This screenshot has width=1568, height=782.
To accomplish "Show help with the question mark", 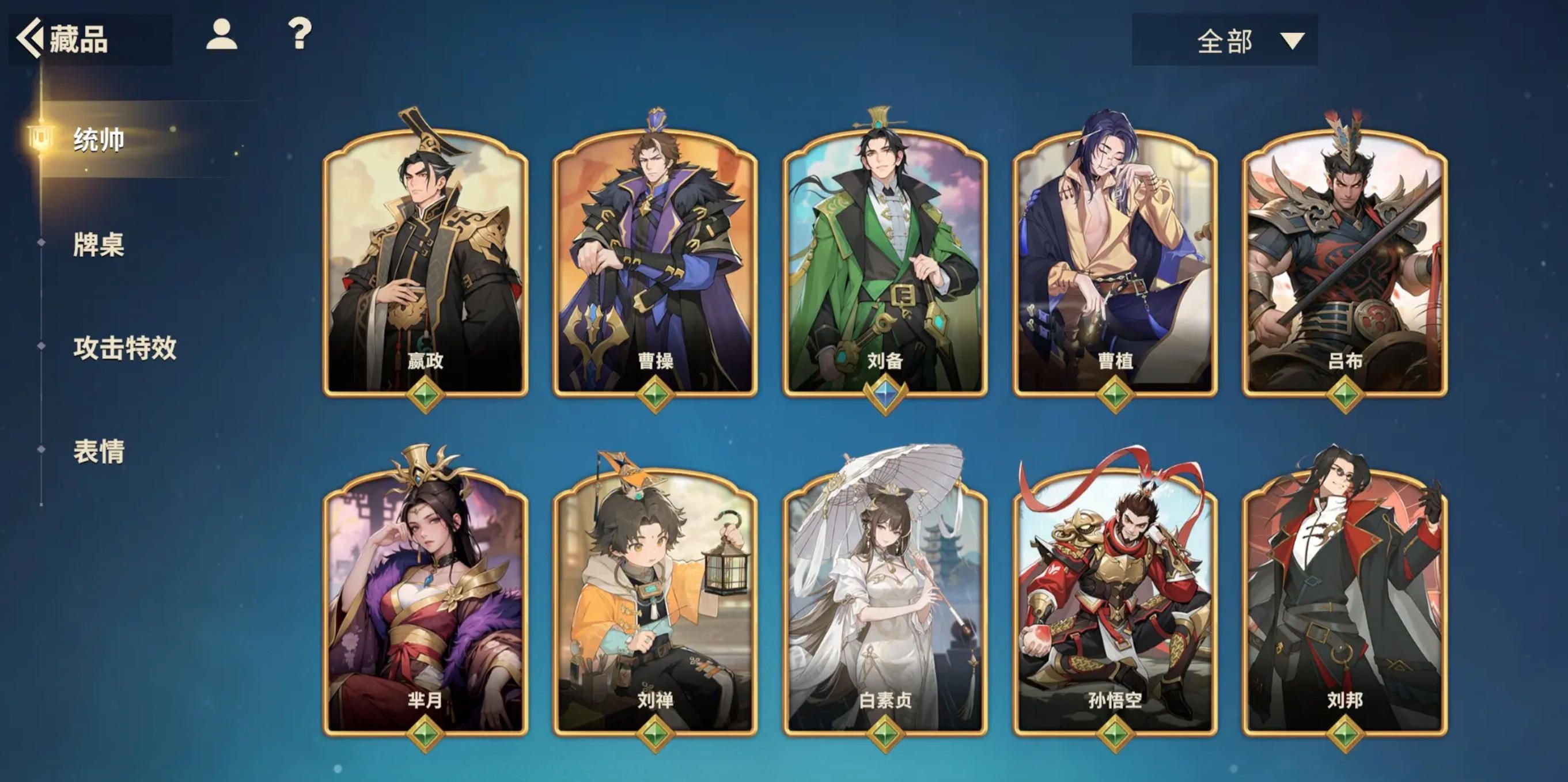I will tap(300, 35).
